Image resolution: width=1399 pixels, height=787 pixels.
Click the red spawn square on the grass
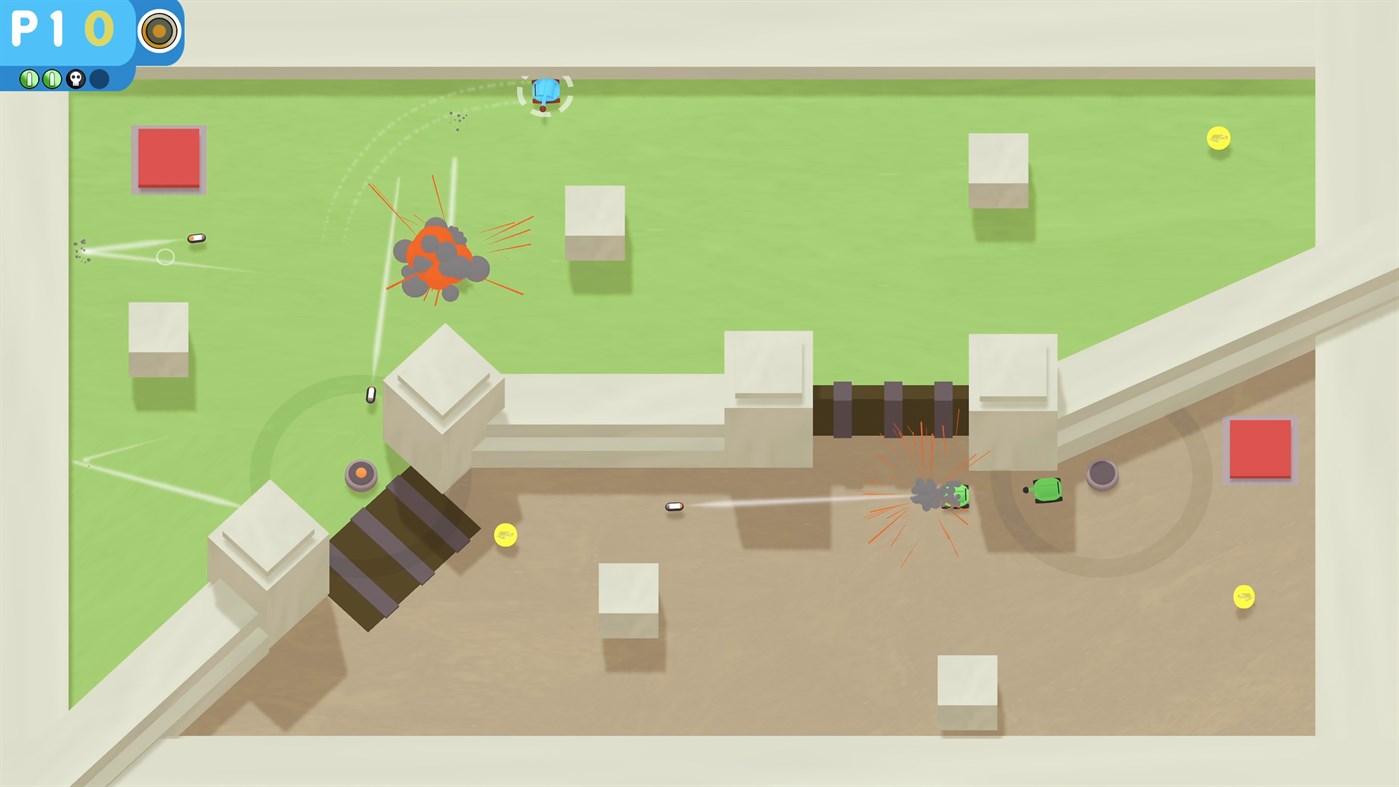point(167,157)
